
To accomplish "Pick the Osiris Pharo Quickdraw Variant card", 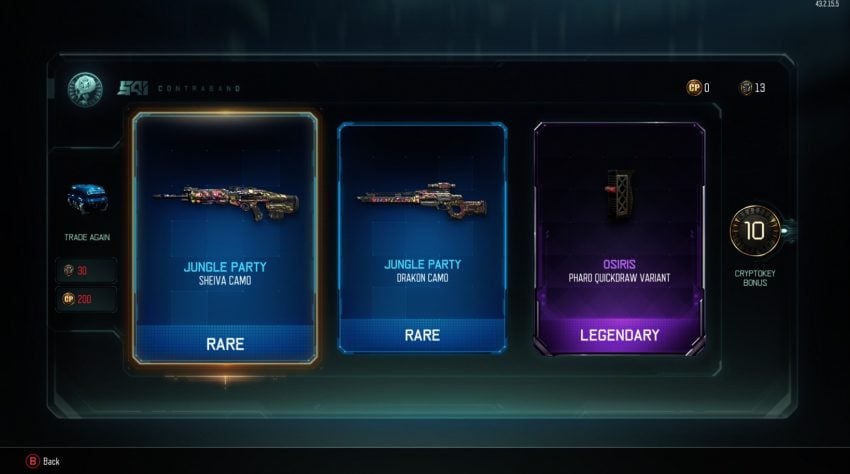I will click(620, 237).
